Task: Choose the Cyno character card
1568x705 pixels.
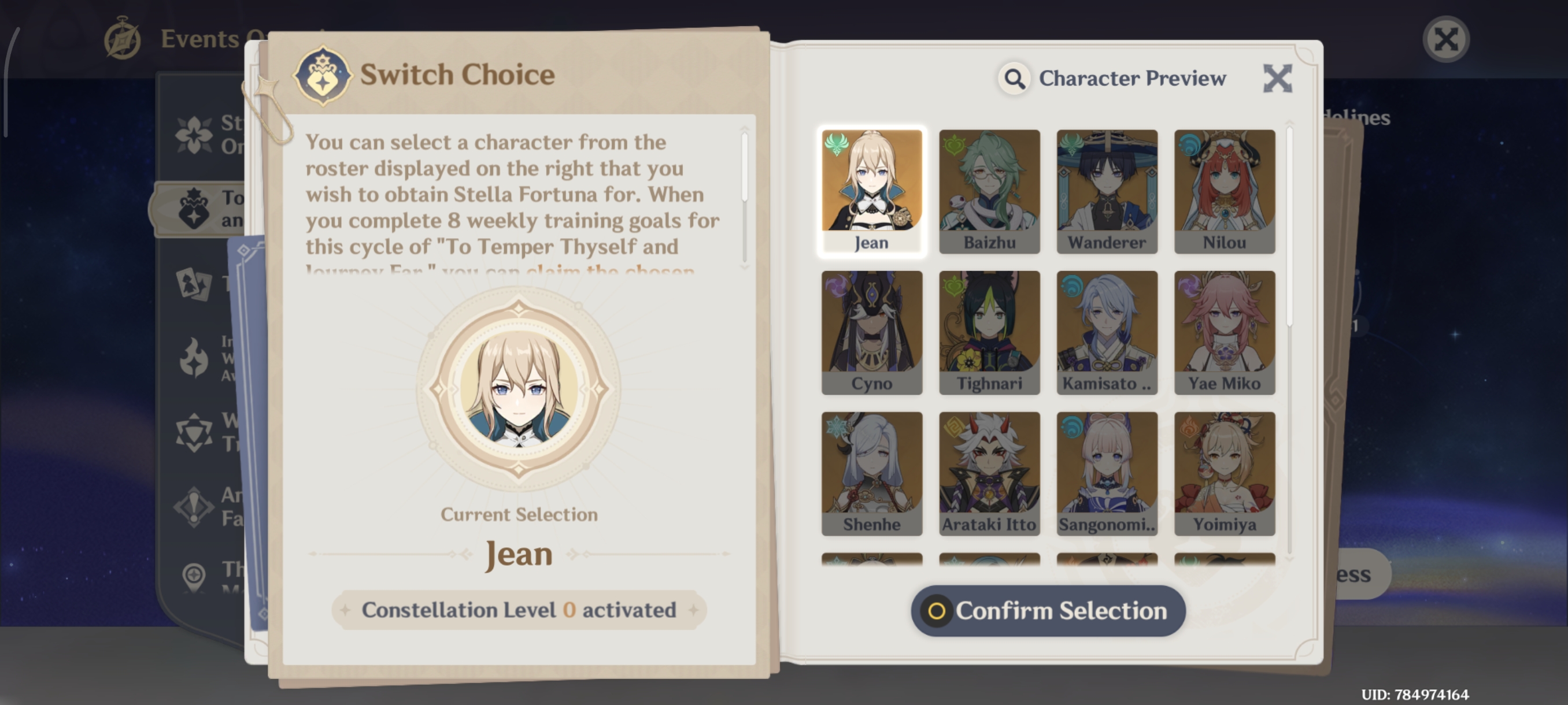Action: pyautogui.click(x=872, y=332)
